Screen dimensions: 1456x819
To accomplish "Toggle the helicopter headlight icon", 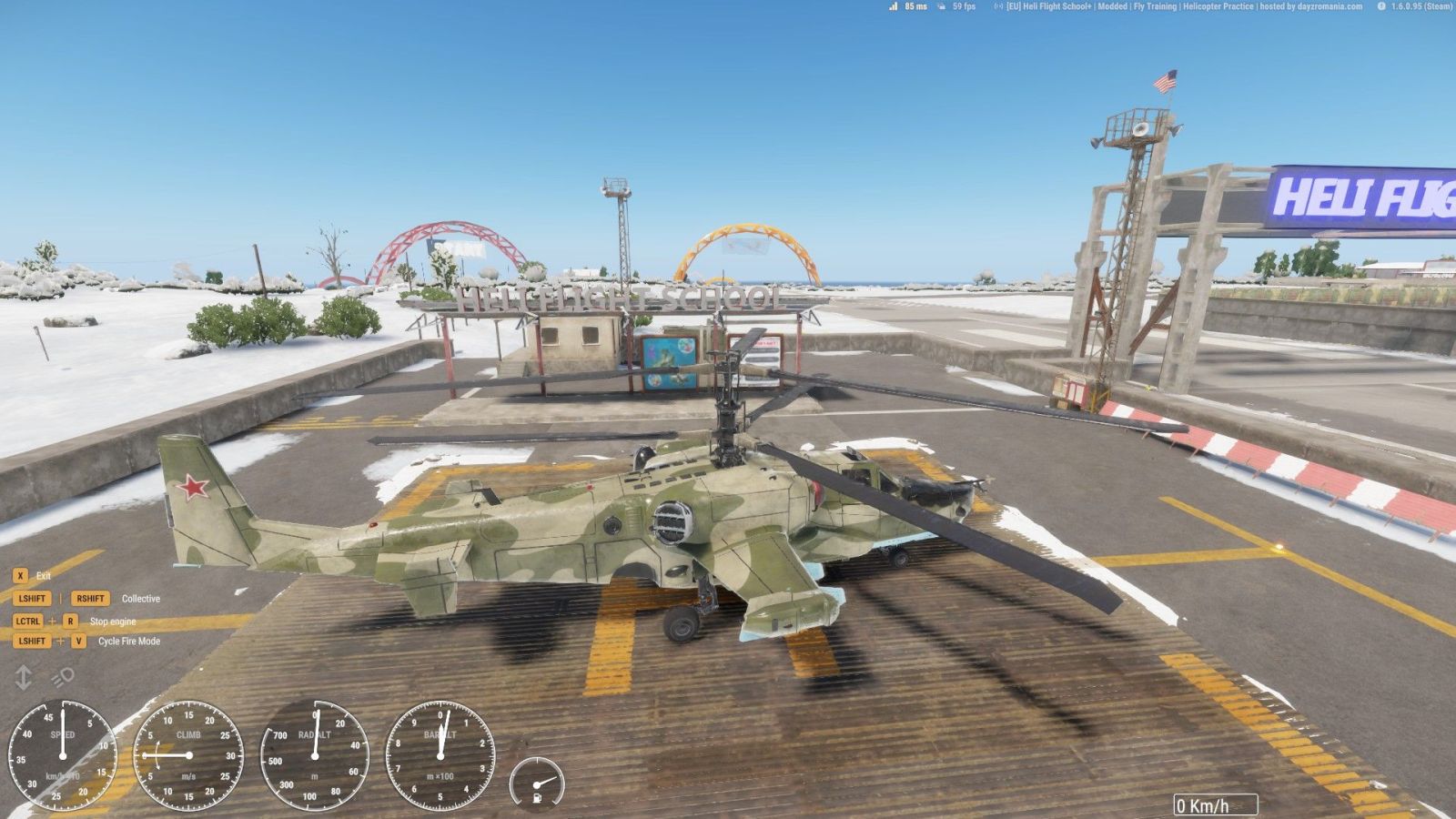I will 62,677.
